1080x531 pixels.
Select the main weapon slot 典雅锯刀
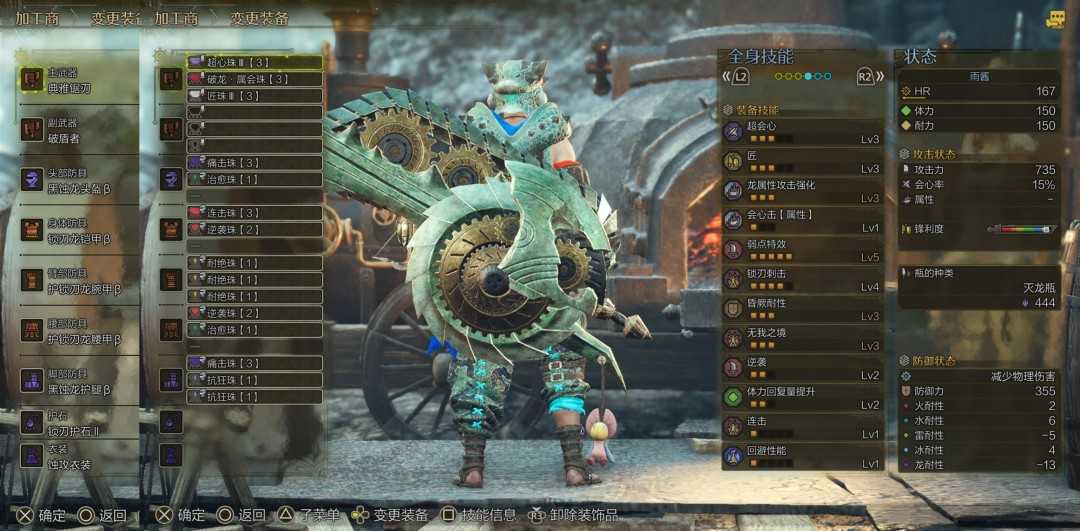pos(75,80)
